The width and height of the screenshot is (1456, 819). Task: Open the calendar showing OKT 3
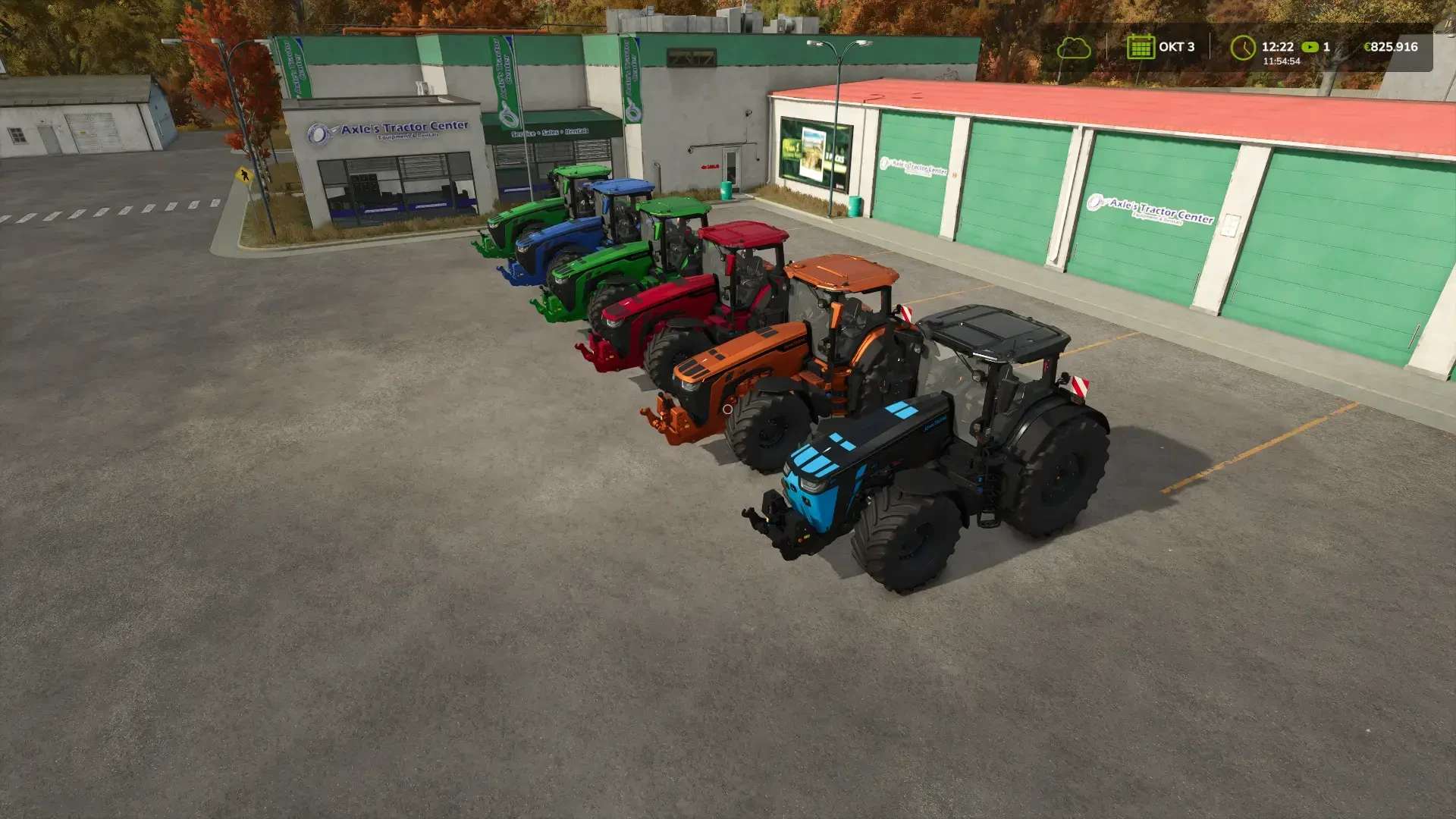pyautogui.click(x=1141, y=47)
